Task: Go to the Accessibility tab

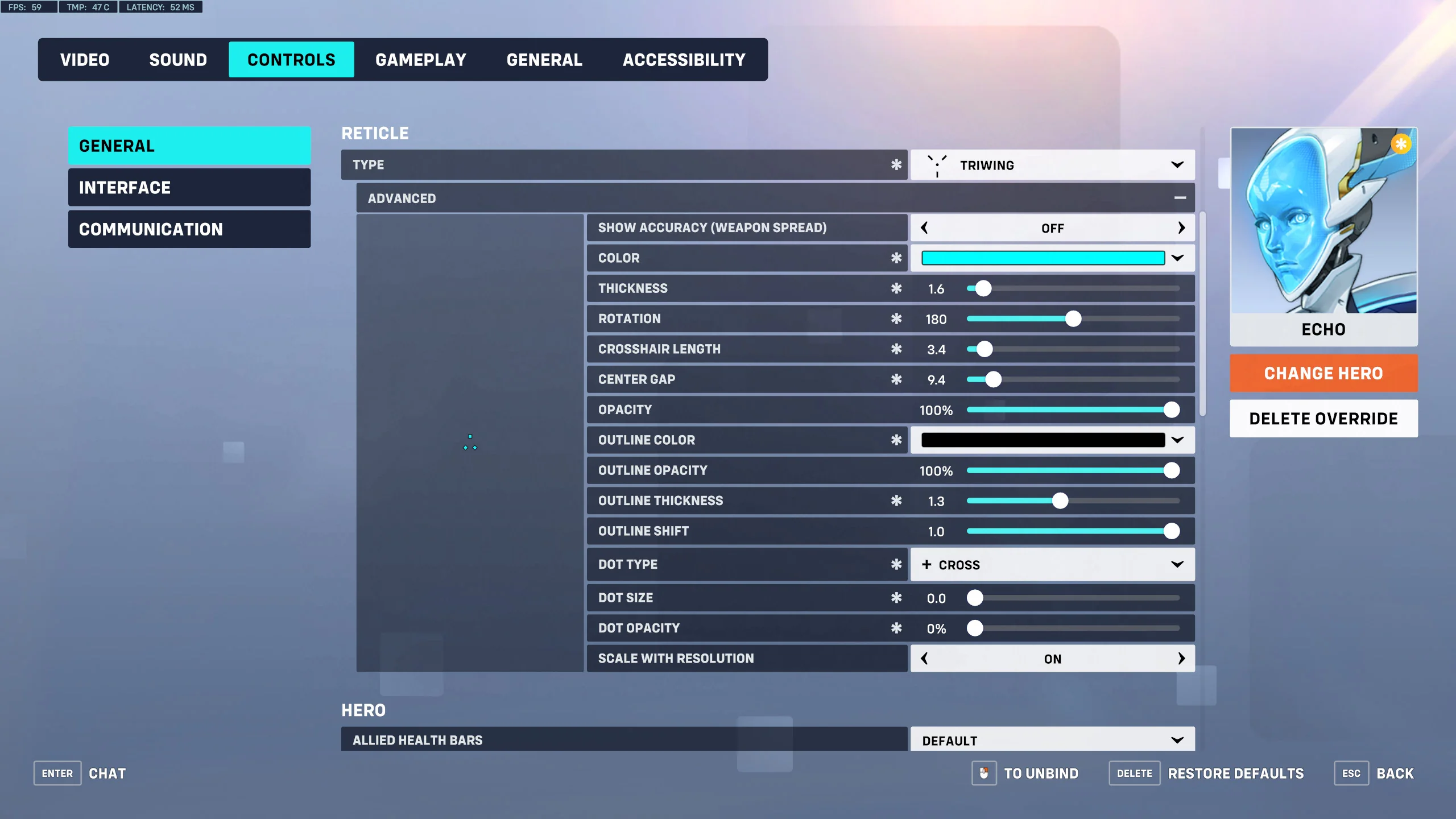Action: pyautogui.click(x=684, y=60)
